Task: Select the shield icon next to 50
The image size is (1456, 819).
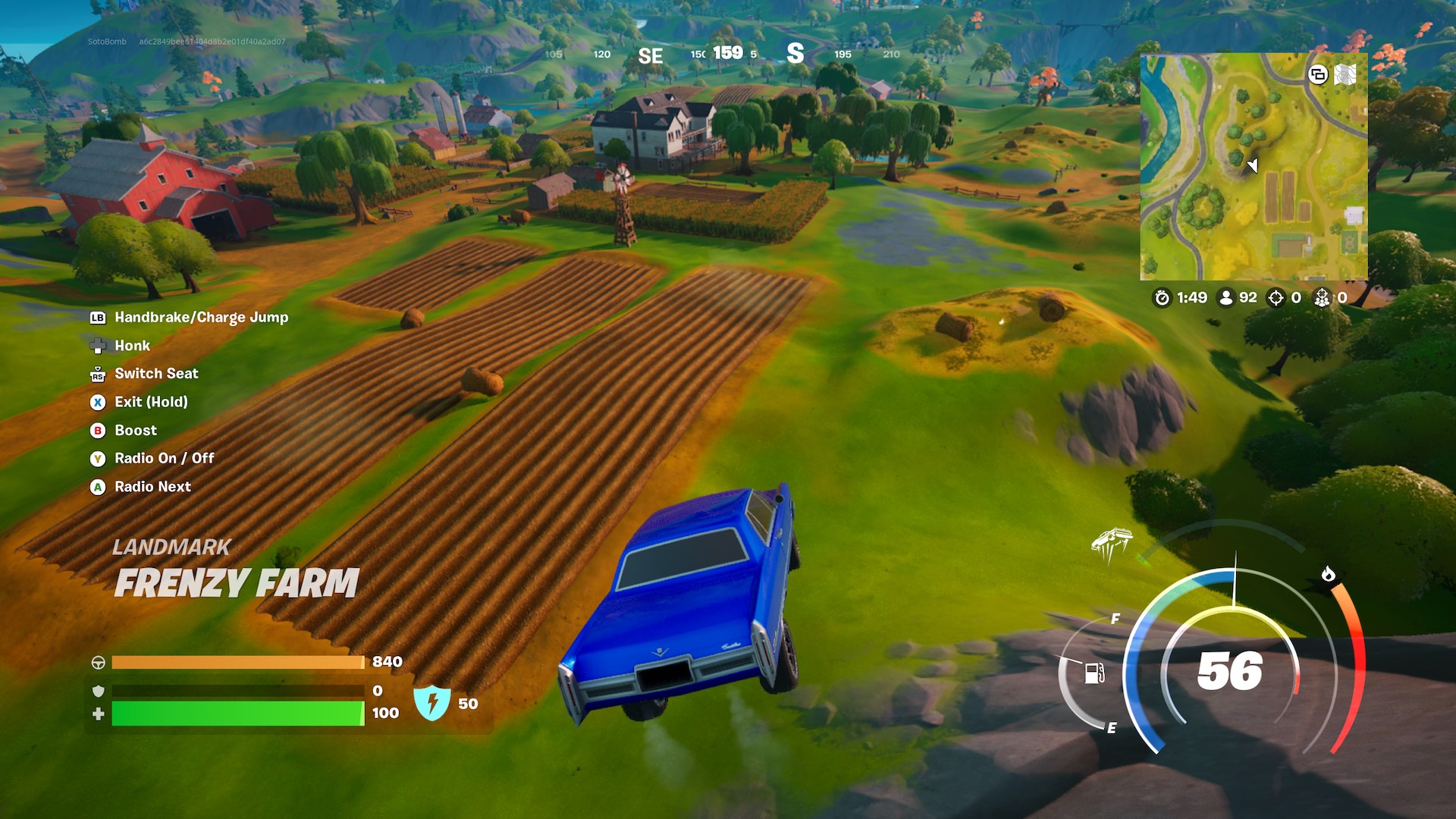Action: [x=432, y=703]
